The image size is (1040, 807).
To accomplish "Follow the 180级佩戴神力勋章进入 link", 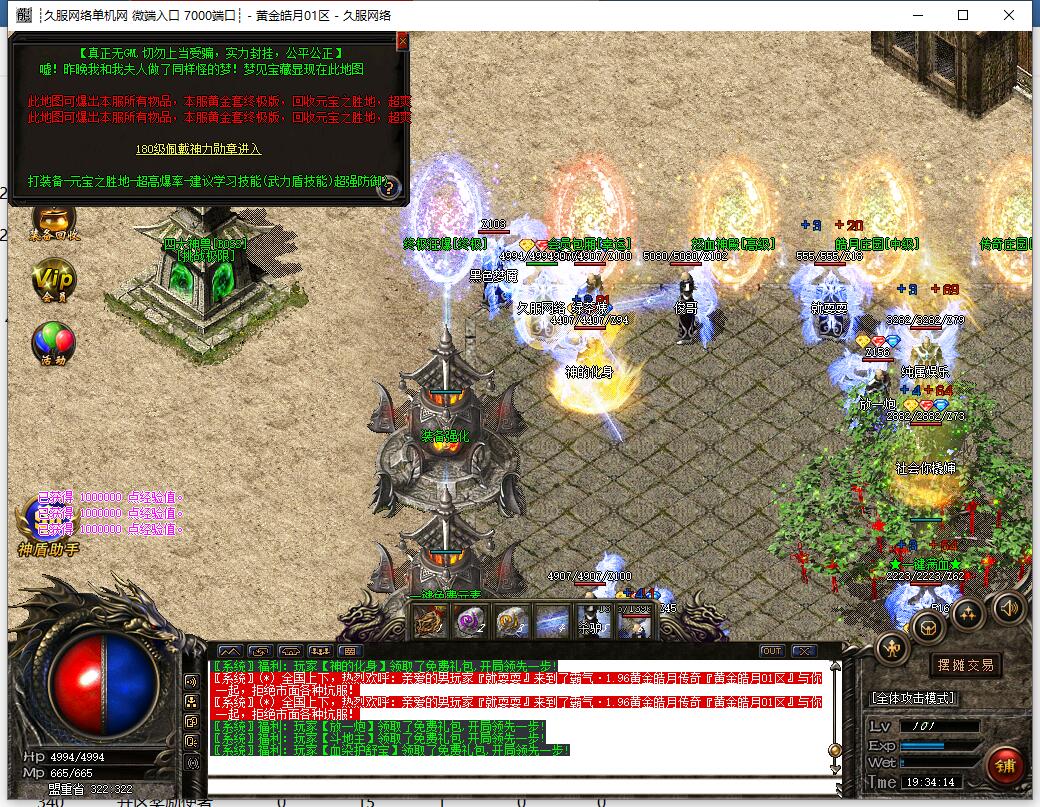I will (198, 149).
